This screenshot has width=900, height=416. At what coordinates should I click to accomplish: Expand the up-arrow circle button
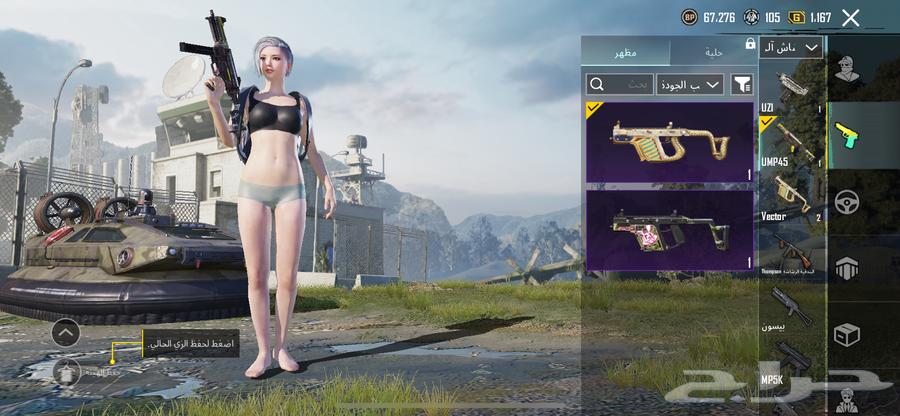(x=65, y=332)
